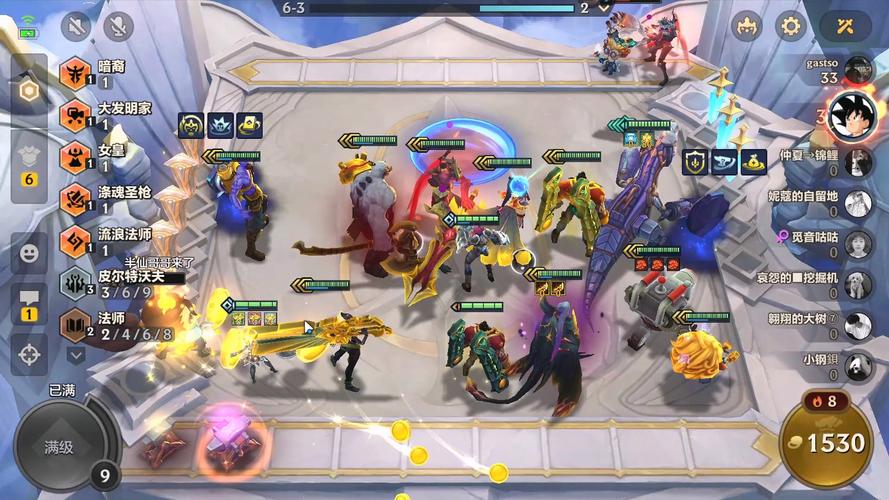Screen dimensions: 889x500
Task: Expand the trait list with down arrow
Action: click(76, 354)
